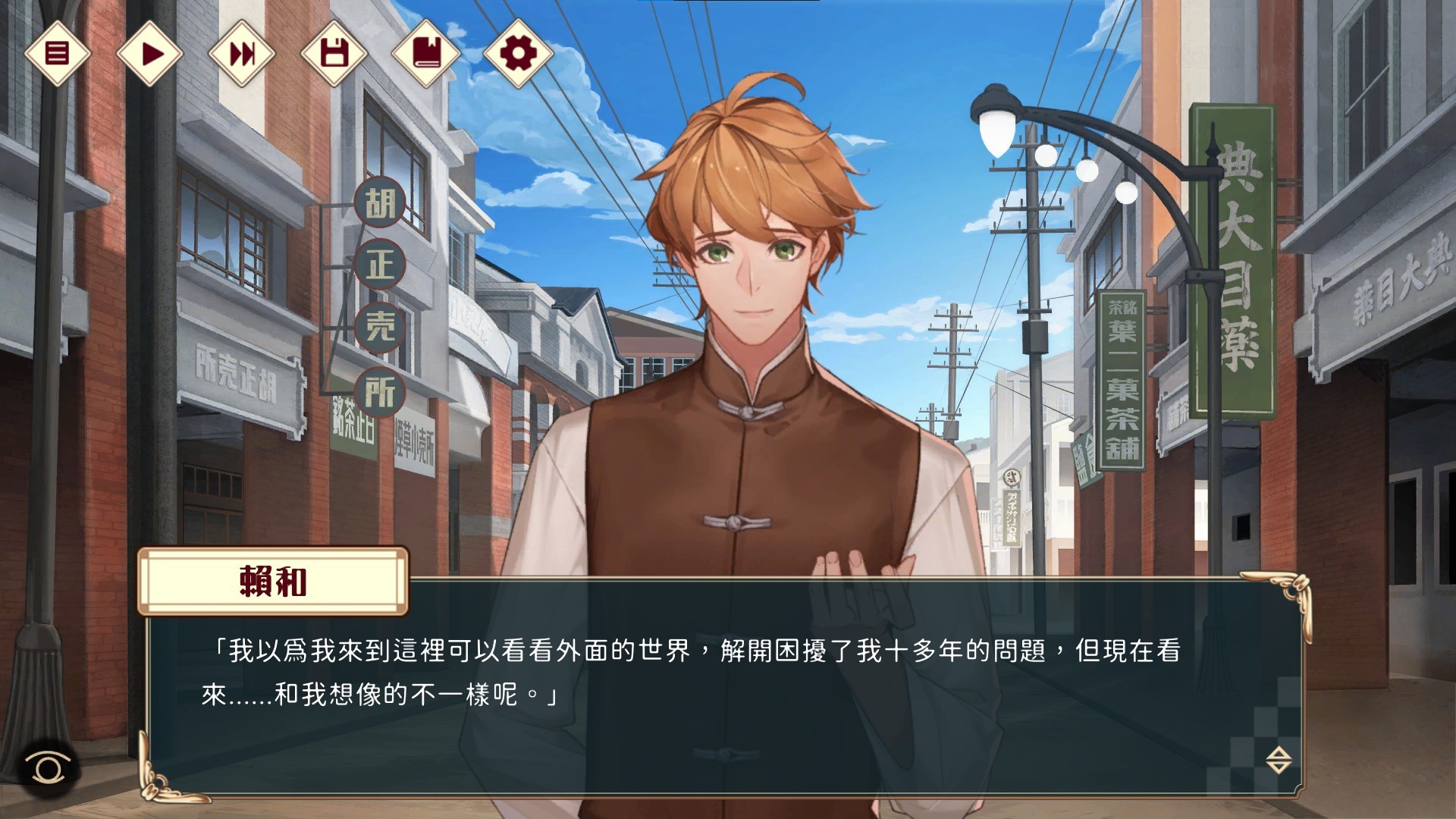
Task: Open the story backlog with the book icon
Action: point(426,52)
